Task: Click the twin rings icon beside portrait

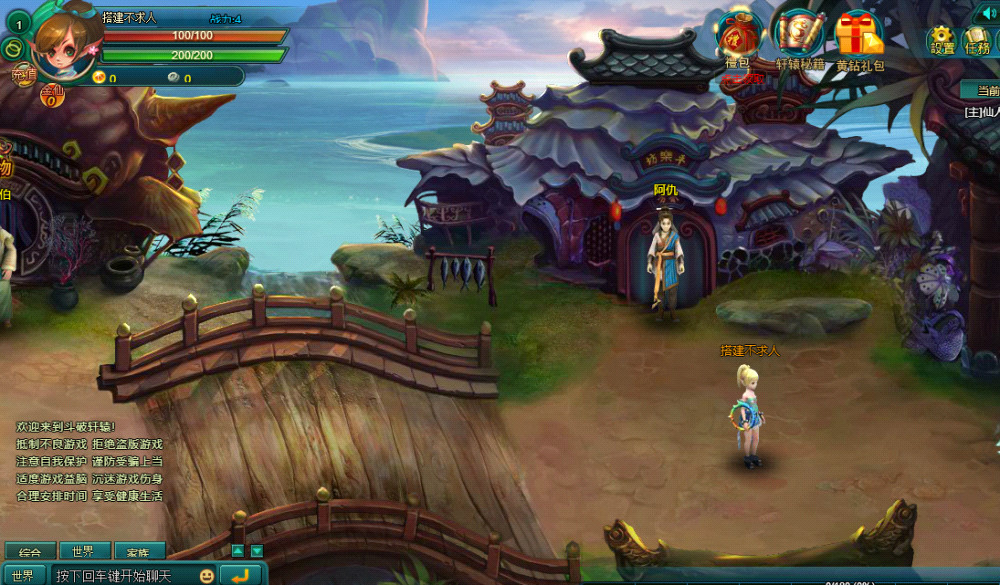Action: coord(12,47)
